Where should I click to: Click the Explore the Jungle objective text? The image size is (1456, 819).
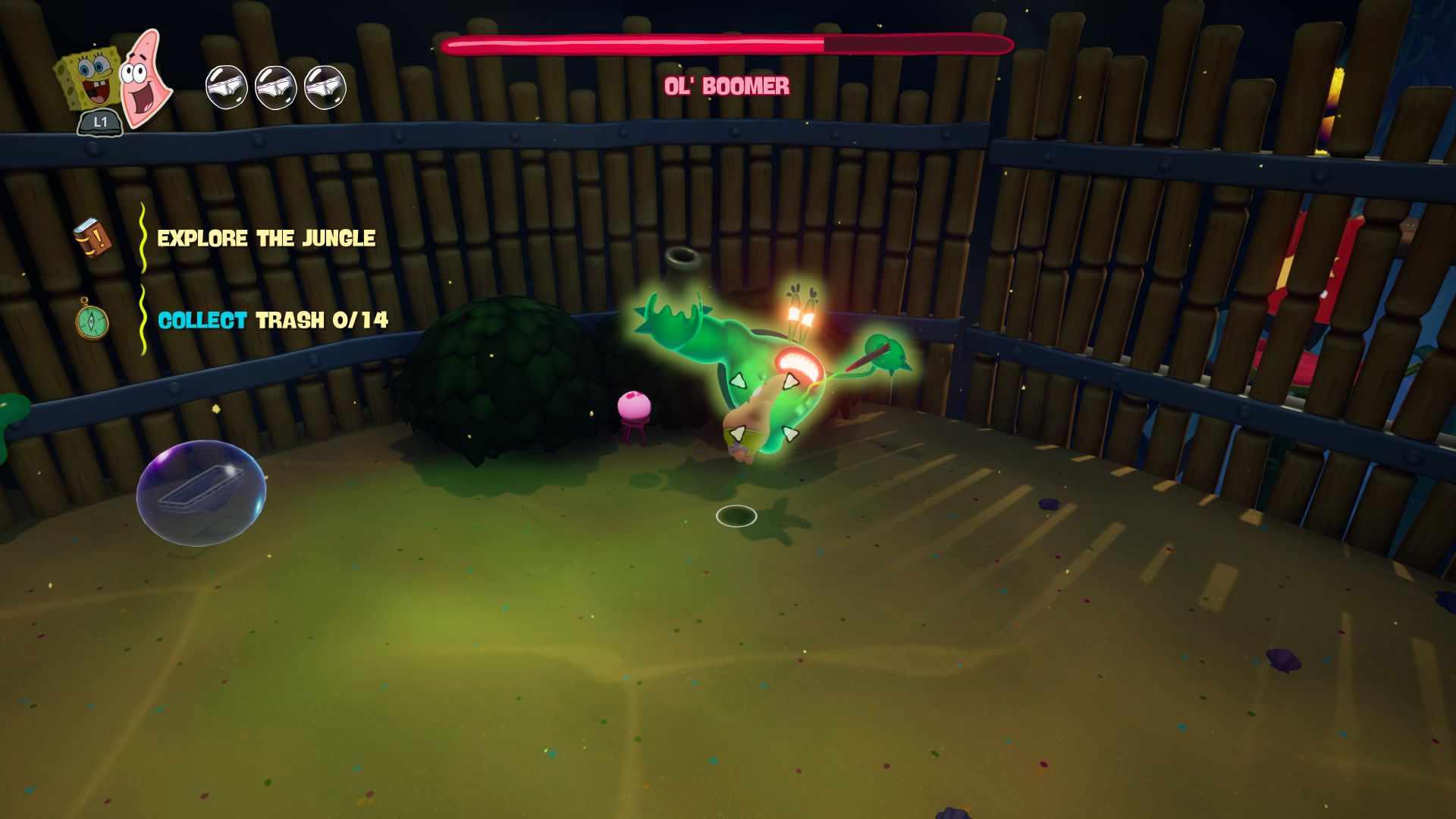(266, 238)
